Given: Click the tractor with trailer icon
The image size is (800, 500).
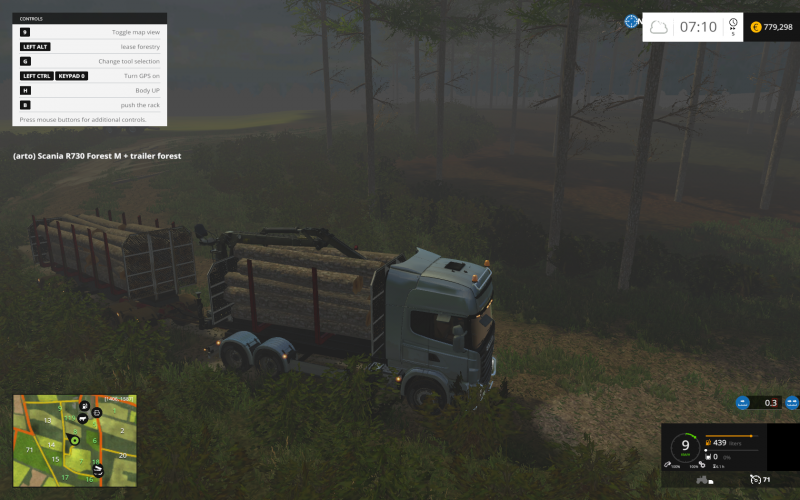Looking at the screenshot, I should point(707,480).
